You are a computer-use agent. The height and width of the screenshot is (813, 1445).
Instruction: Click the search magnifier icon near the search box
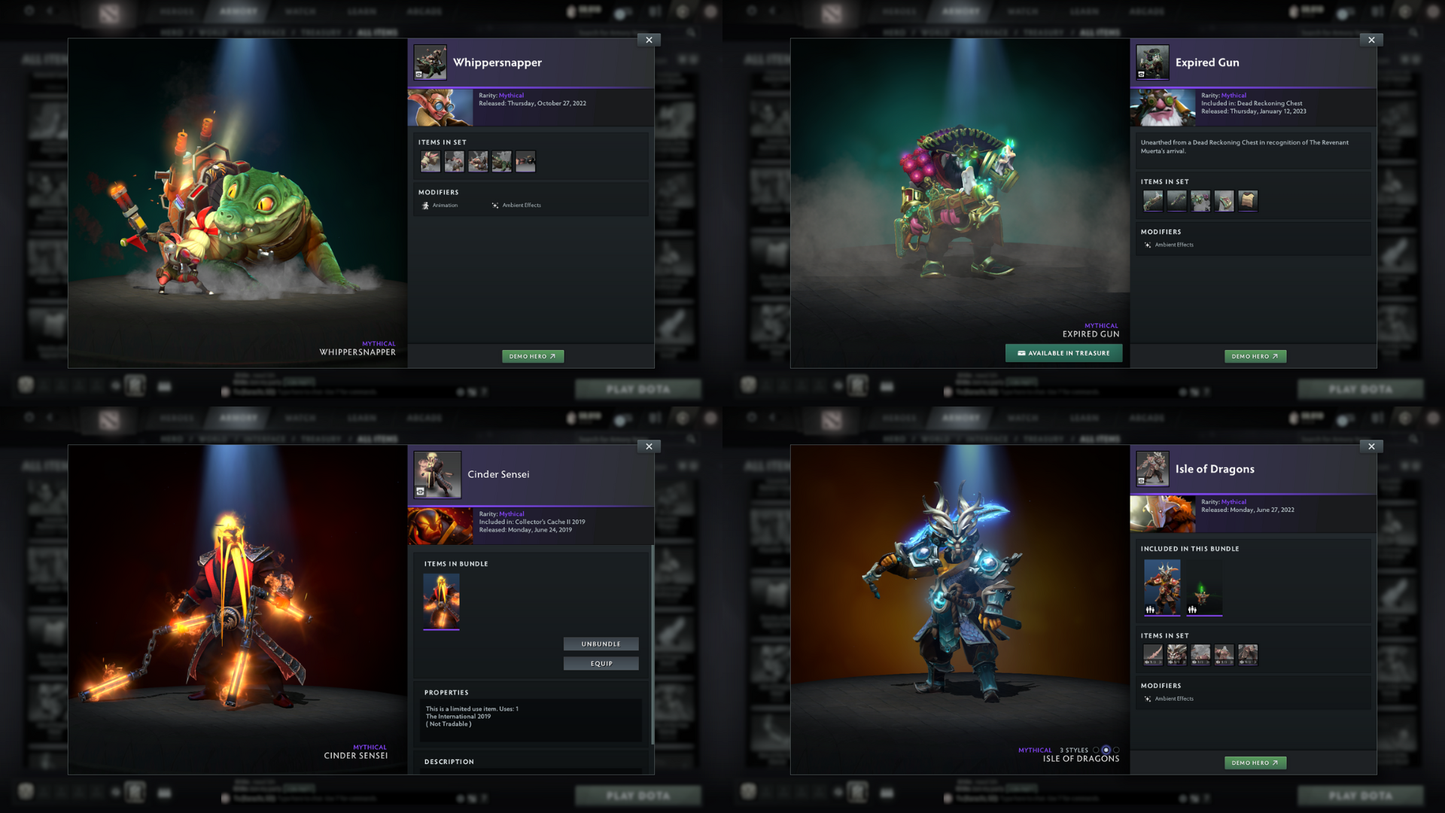691,32
